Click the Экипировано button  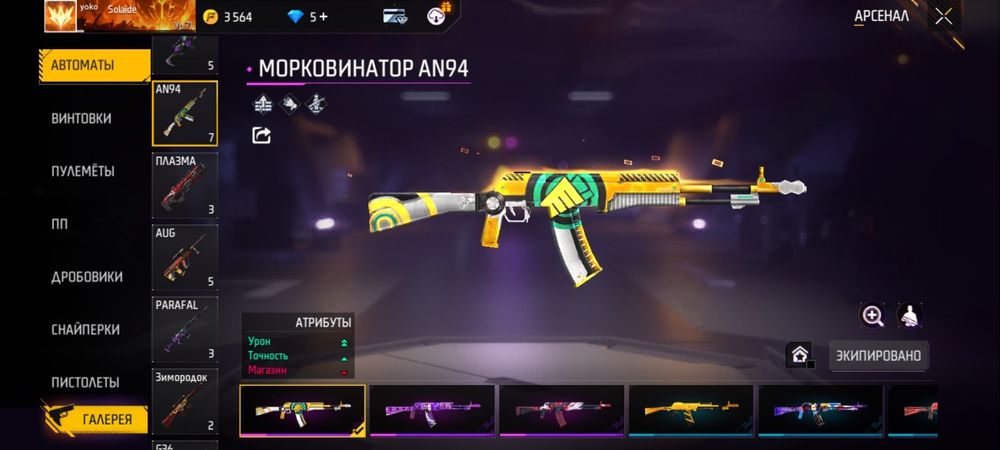tap(878, 355)
